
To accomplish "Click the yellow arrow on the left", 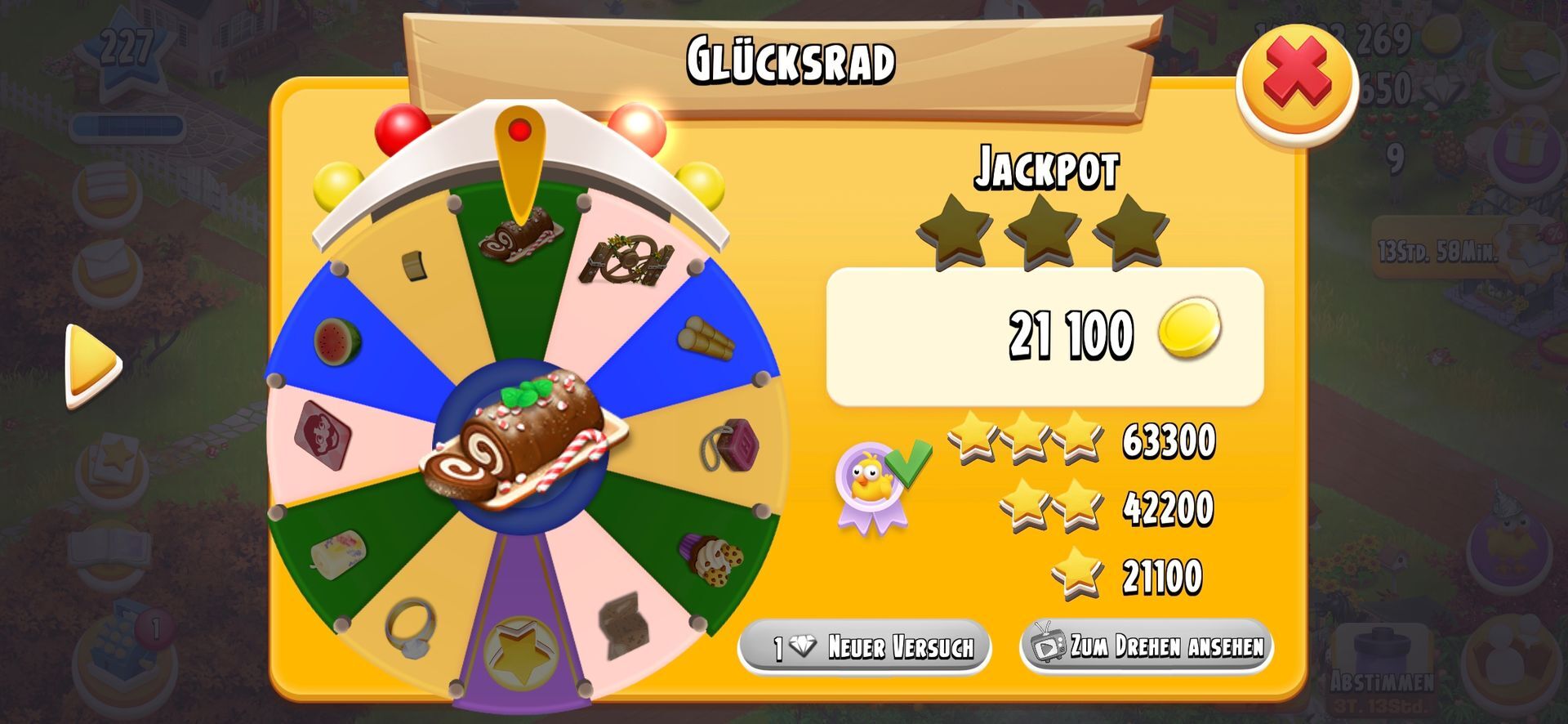I will coord(93,365).
